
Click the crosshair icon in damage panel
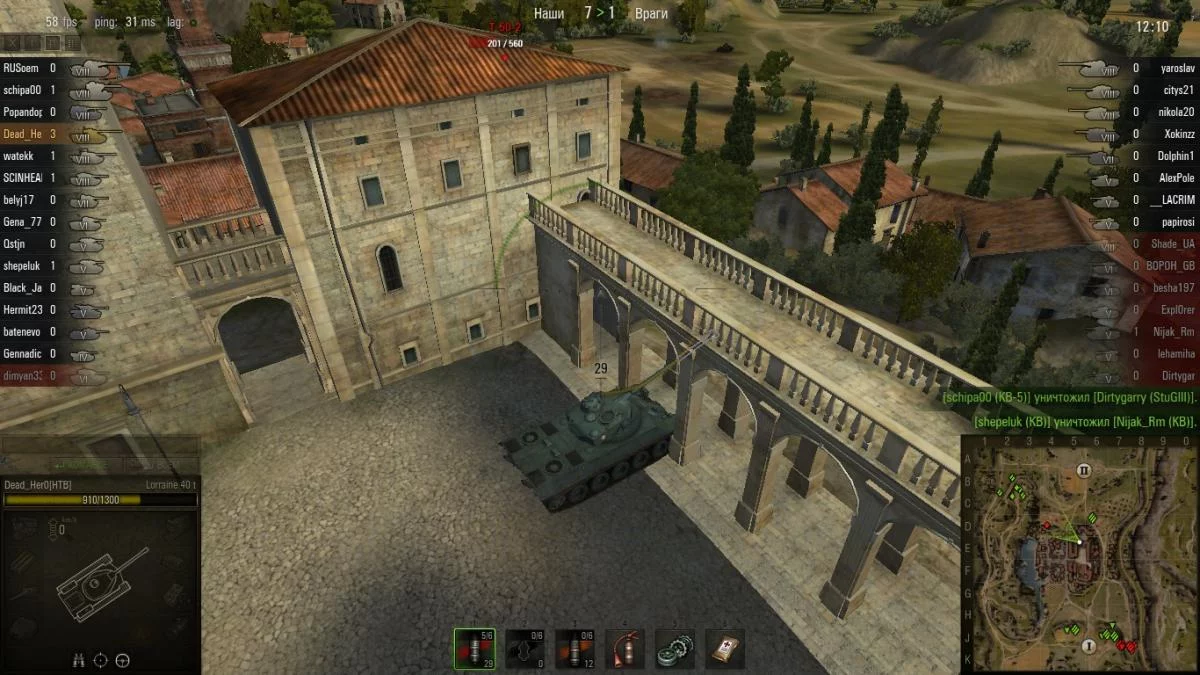(x=101, y=660)
